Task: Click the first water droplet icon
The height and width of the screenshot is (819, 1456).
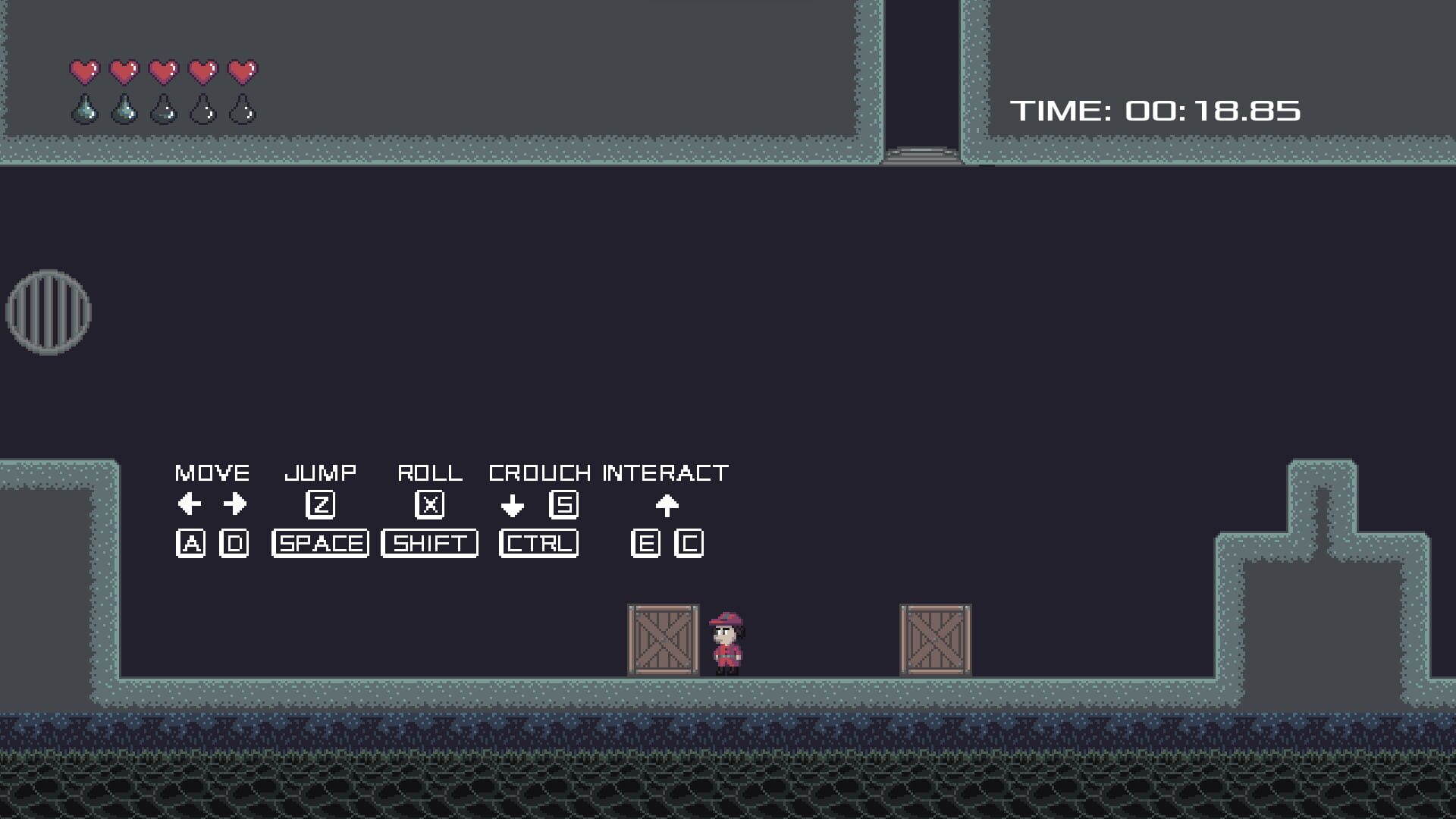Action: (83, 110)
